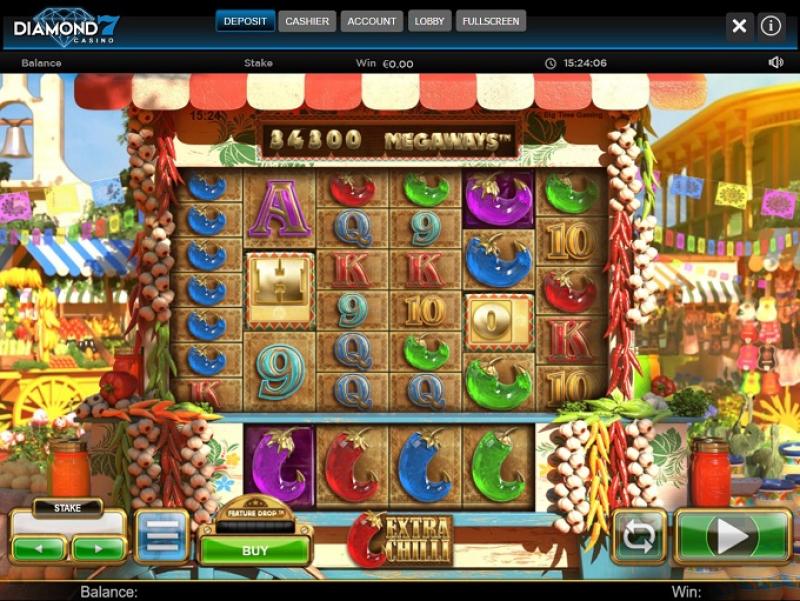This screenshot has height=601, width=800.
Task: Switch to Fullscreen mode
Action: tap(491, 21)
